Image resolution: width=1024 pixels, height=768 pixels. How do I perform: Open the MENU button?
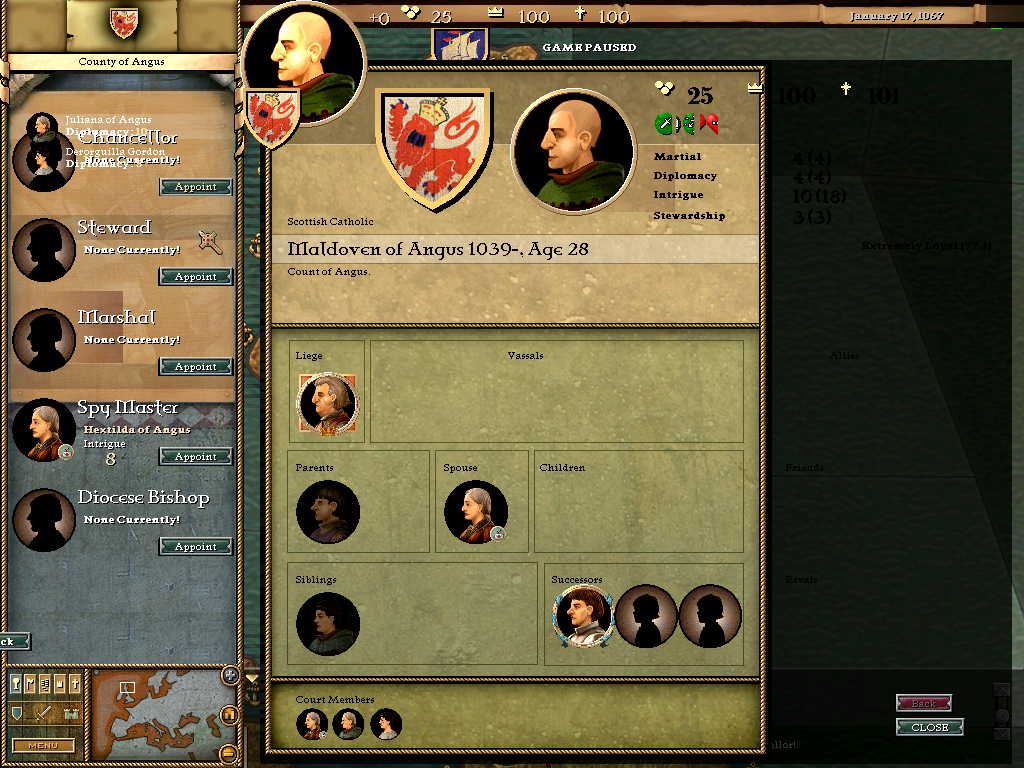(x=43, y=745)
